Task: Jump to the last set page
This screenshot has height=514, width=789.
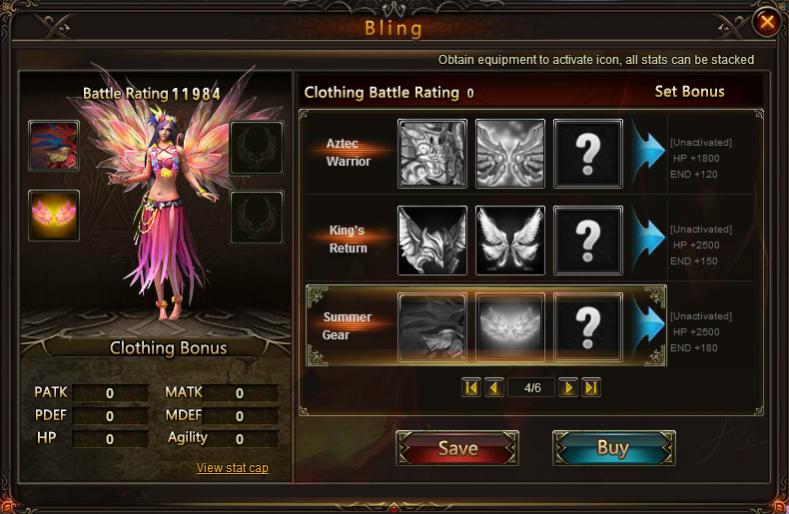Action: pos(590,388)
